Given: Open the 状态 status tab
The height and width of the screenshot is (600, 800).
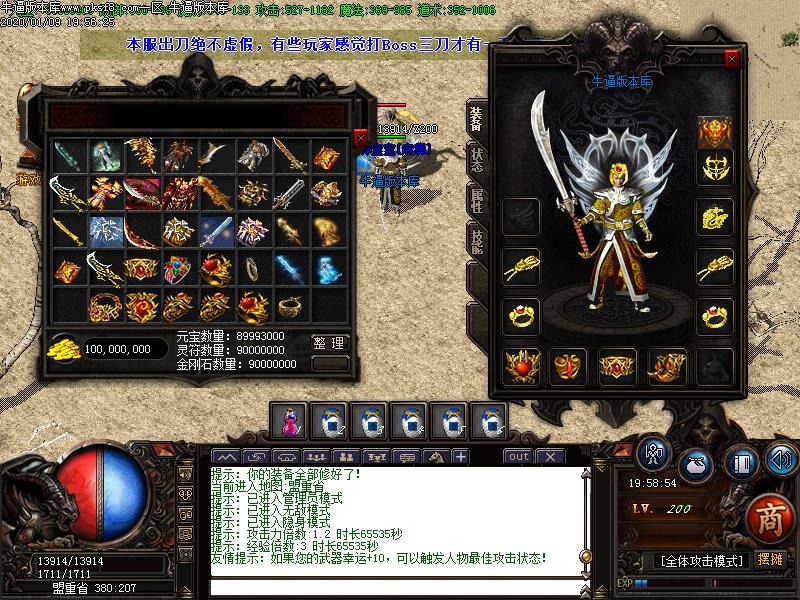Looking at the screenshot, I should tap(476, 160).
